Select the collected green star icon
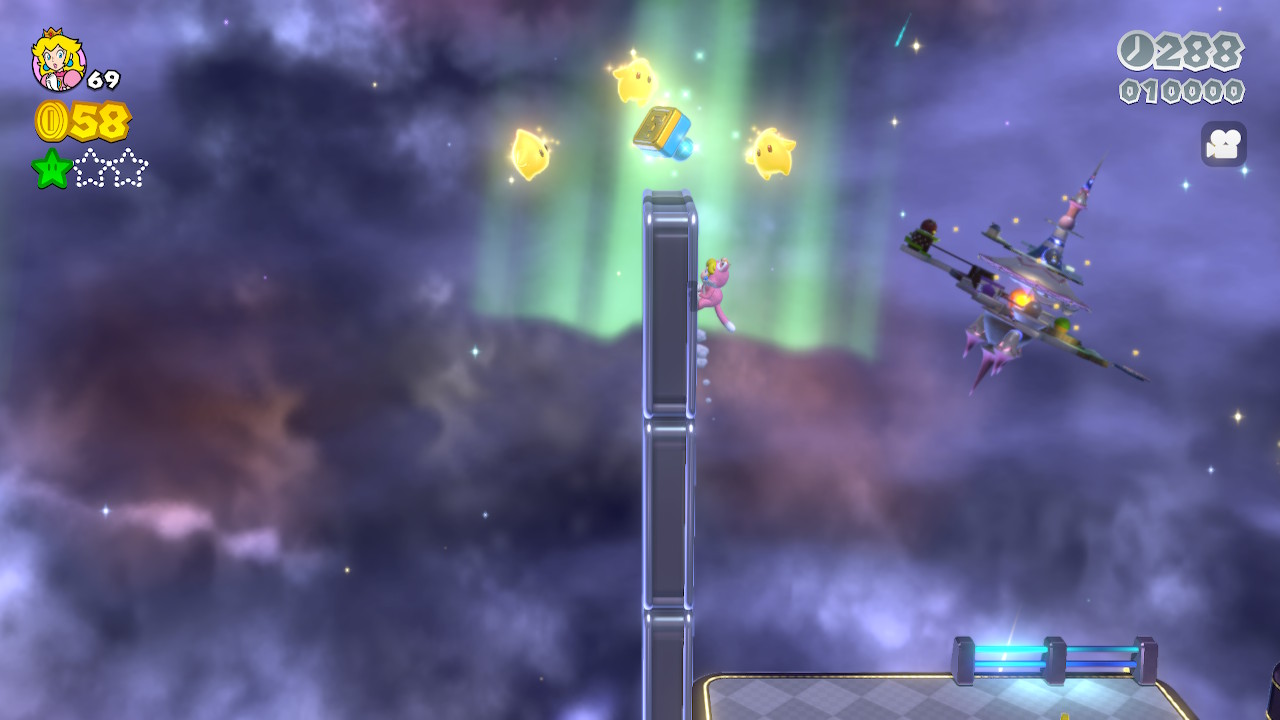This screenshot has height=720, width=1280. [52, 168]
